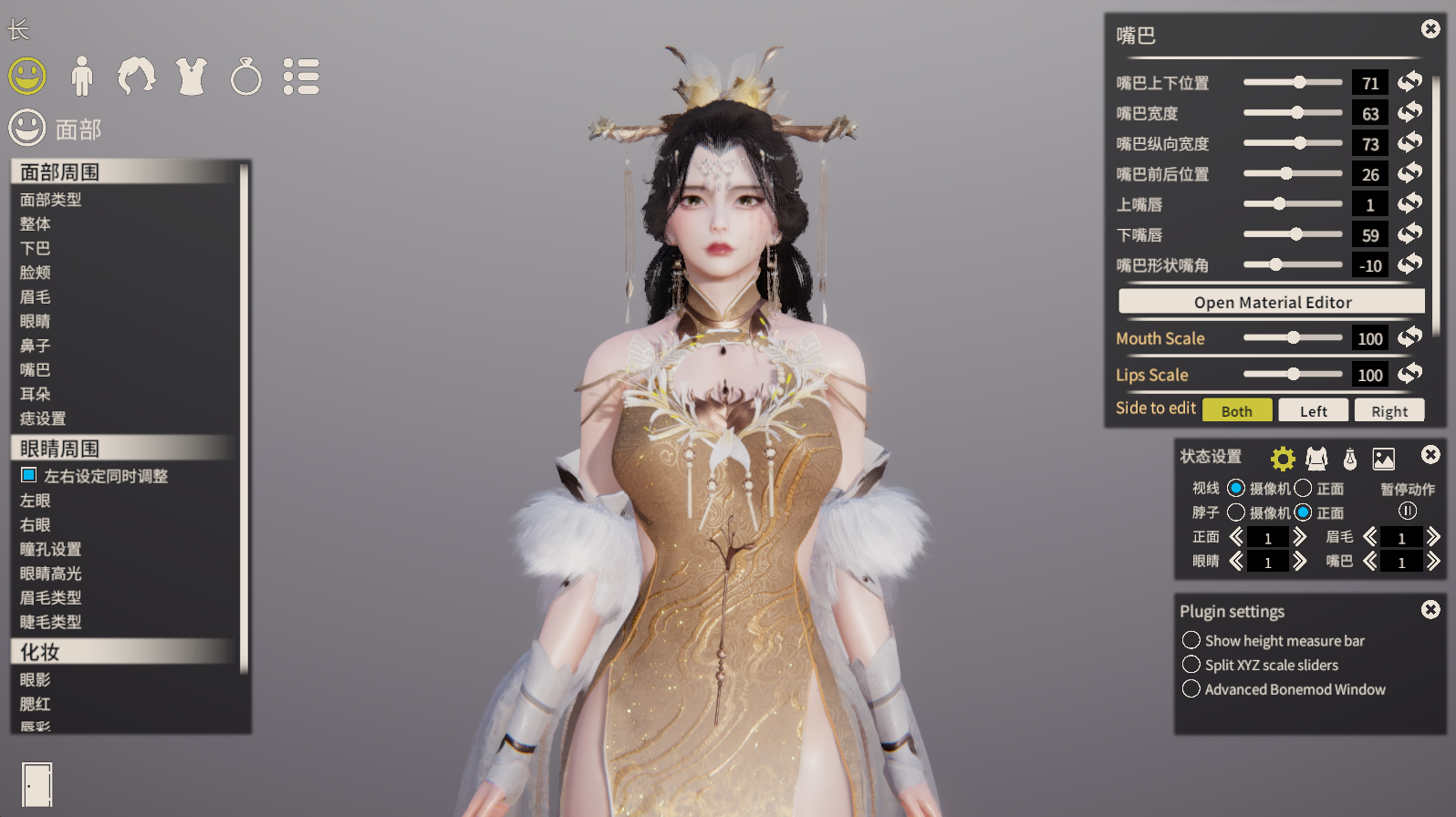The width and height of the screenshot is (1456, 817).
Task: Select 脸颊 in the face list
Action: click(36, 272)
